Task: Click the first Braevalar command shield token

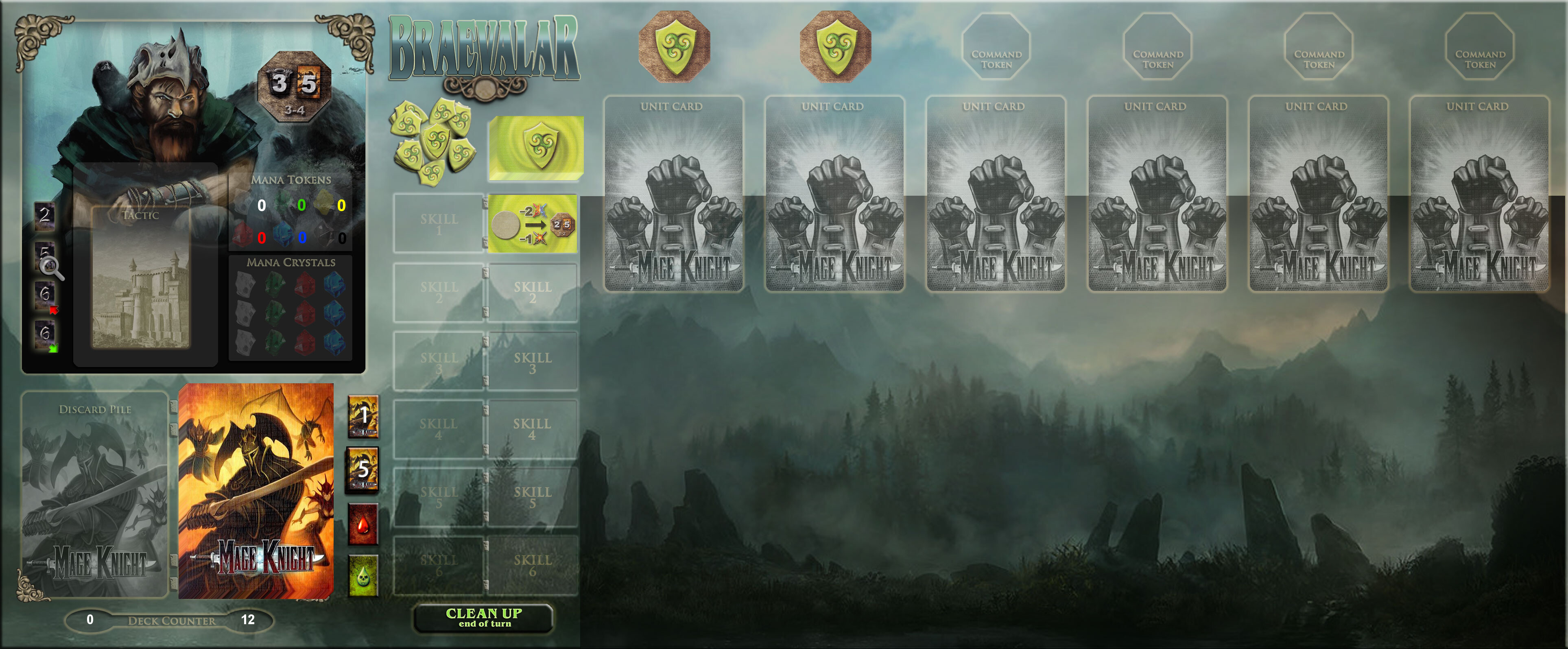Action: point(674,46)
